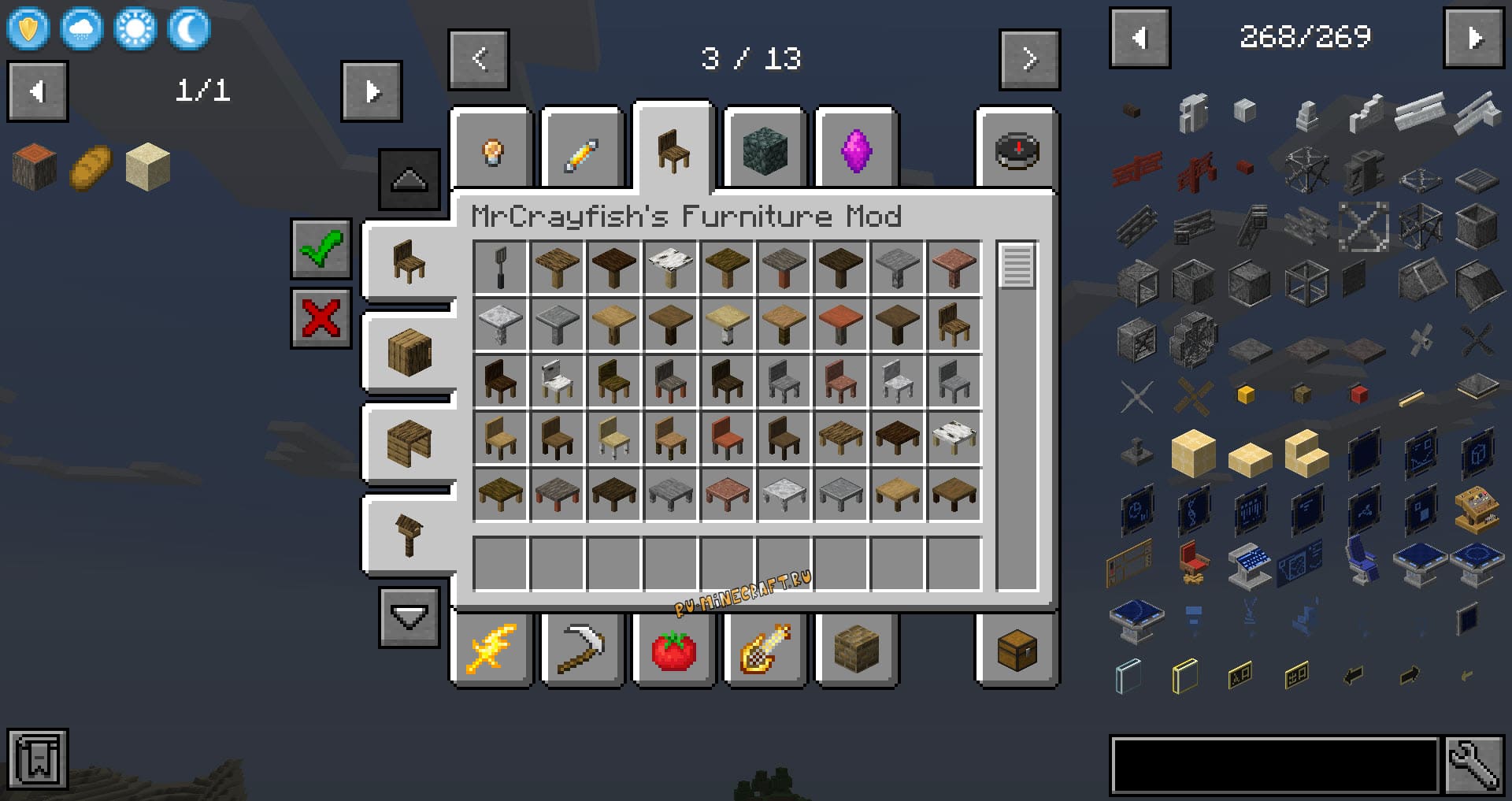Viewport: 1512px width, 801px height.
Task: Click the down arrow side tab button
Action: tap(409, 617)
